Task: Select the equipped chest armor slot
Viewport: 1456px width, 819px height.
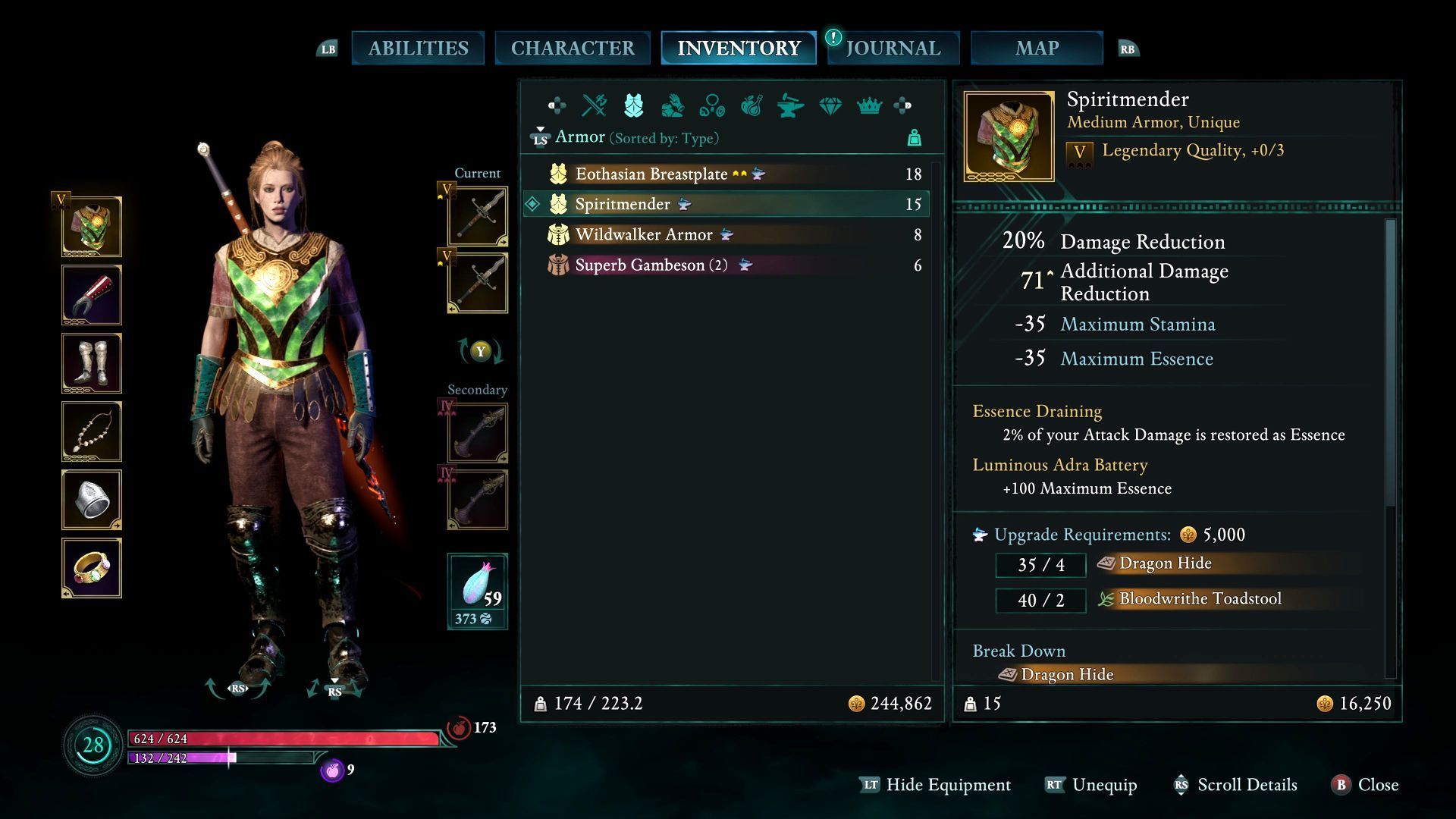Action: [92, 227]
